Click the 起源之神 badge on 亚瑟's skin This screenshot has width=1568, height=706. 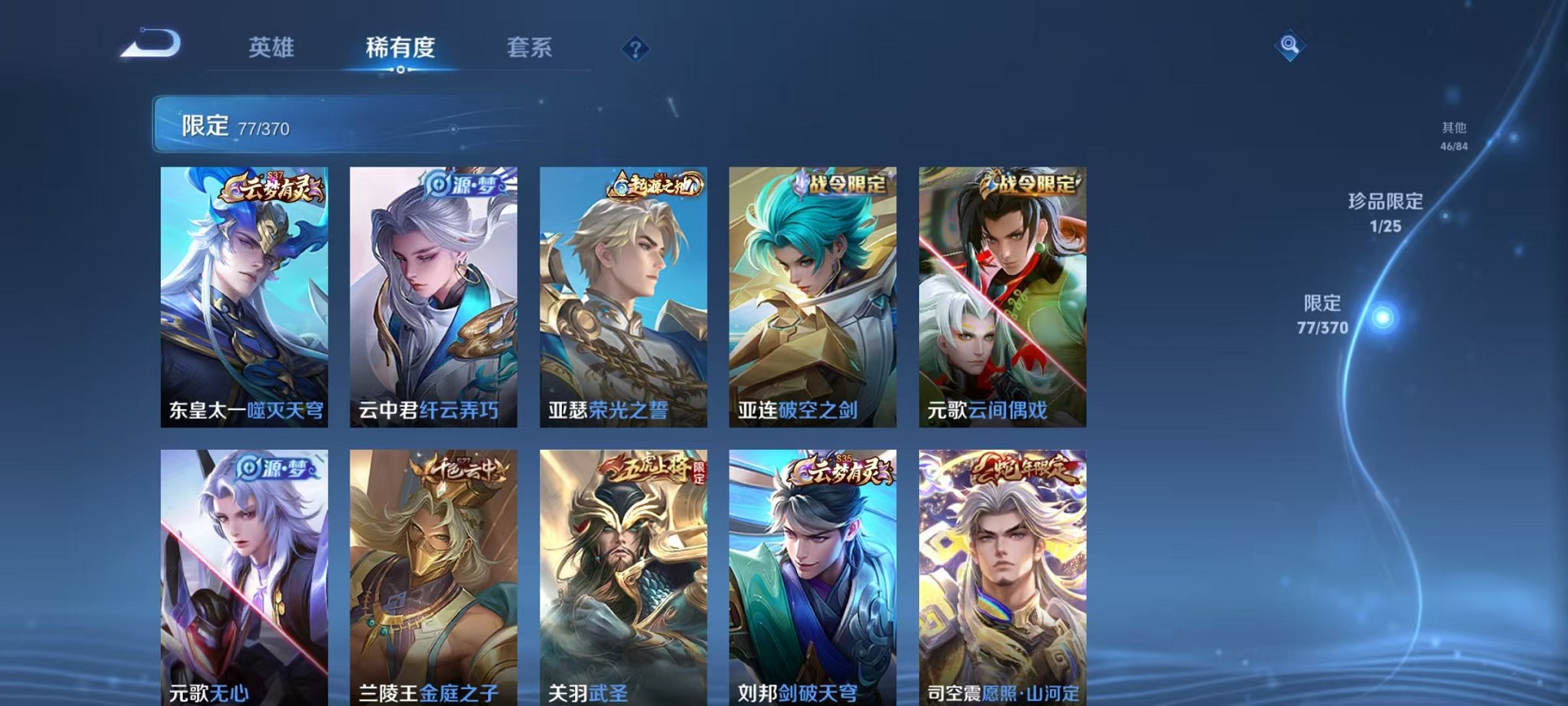click(656, 185)
